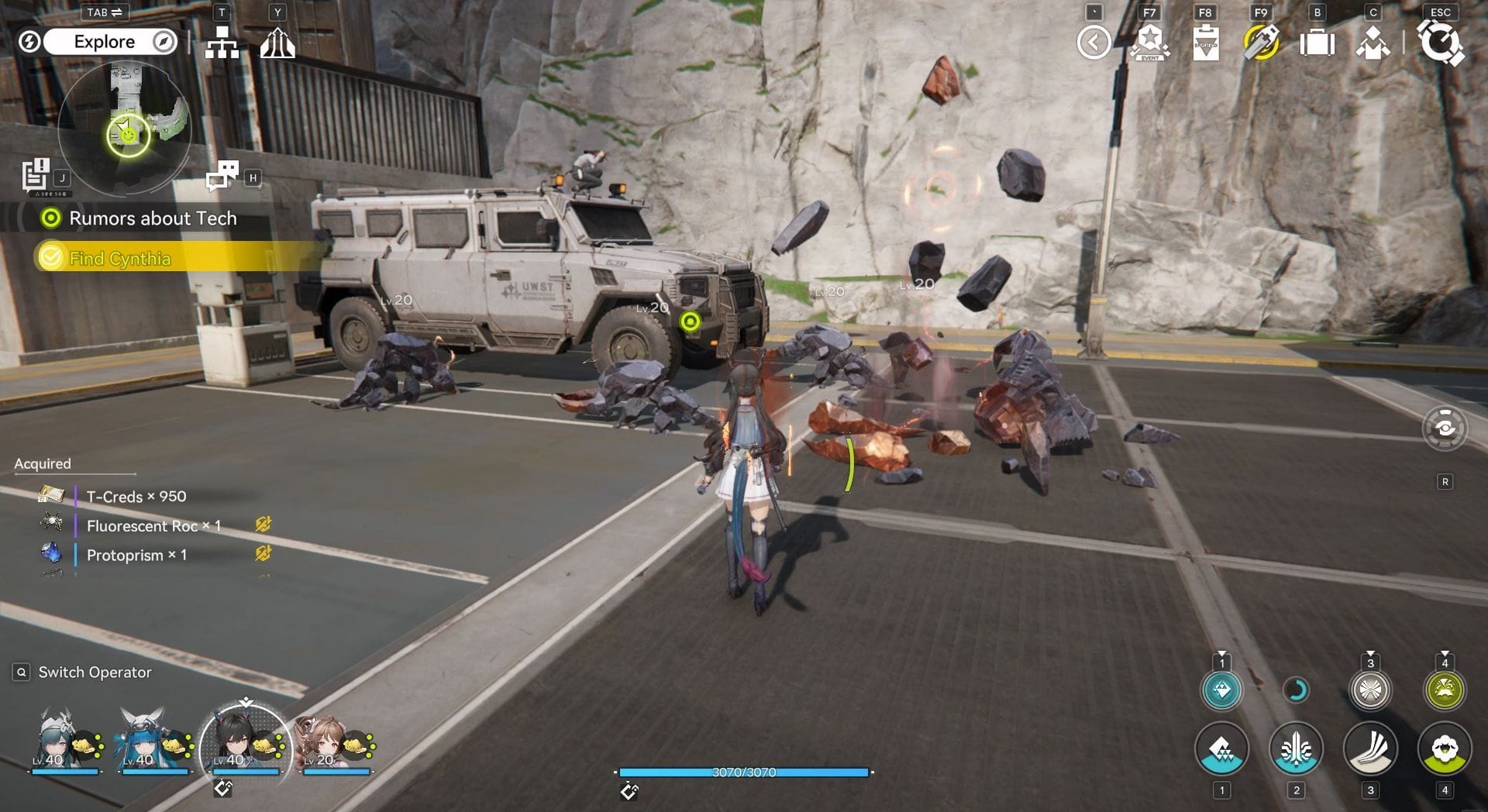Open the backpack inventory
Image resolution: width=1488 pixels, height=812 pixels.
(x=1317, y=43)
